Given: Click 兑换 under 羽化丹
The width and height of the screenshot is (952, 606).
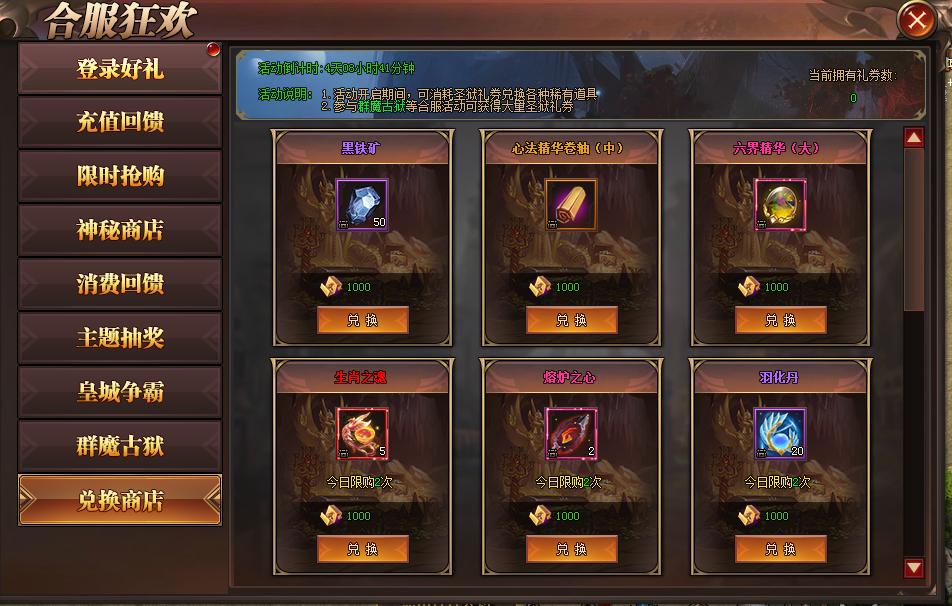Looking at the screenshot, I should (780, 549).
